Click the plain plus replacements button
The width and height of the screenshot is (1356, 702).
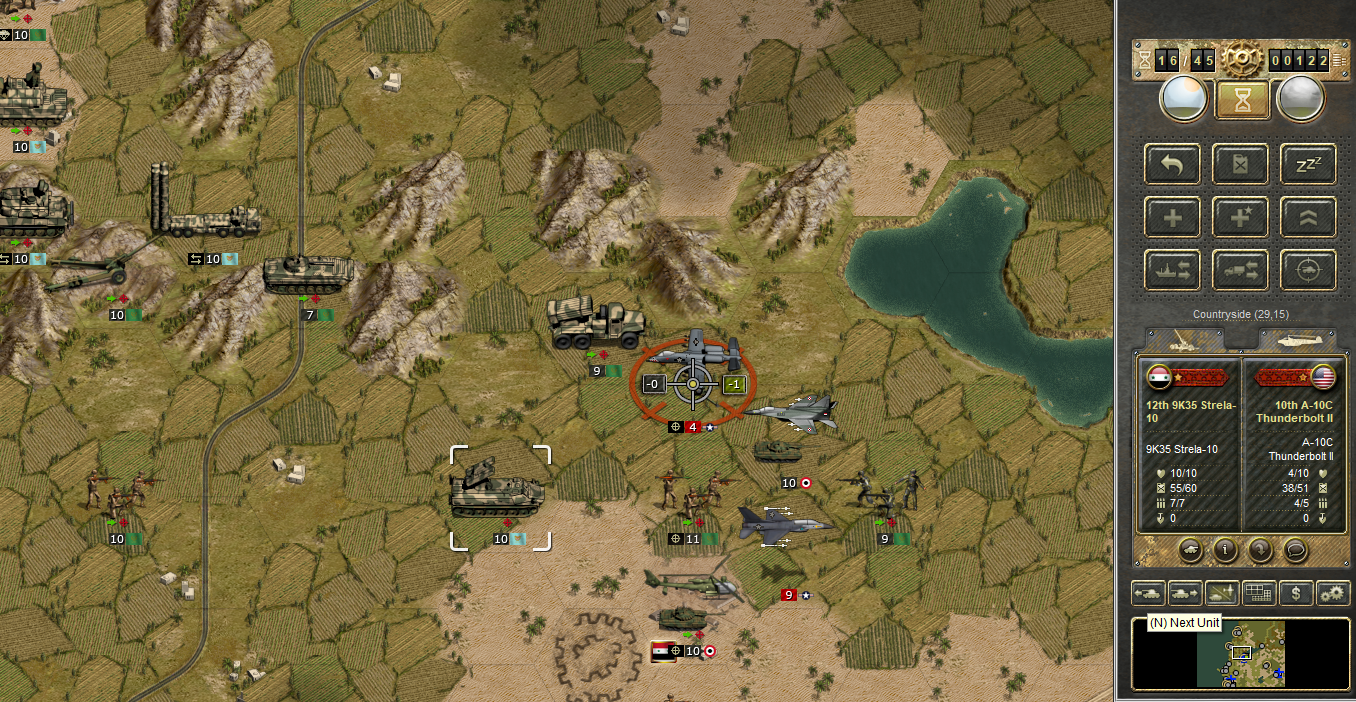tap(1174, 217)
